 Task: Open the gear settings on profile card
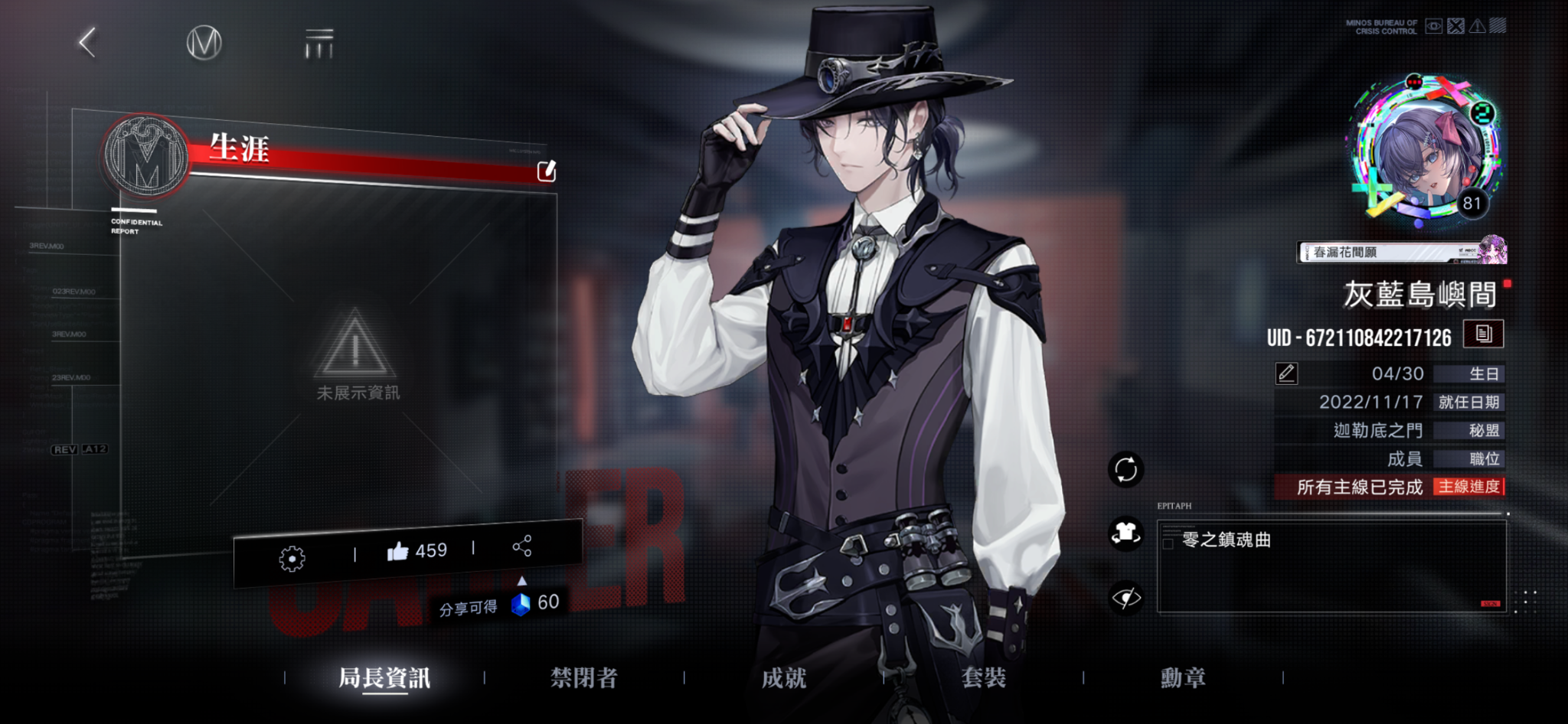coord(292,559)
